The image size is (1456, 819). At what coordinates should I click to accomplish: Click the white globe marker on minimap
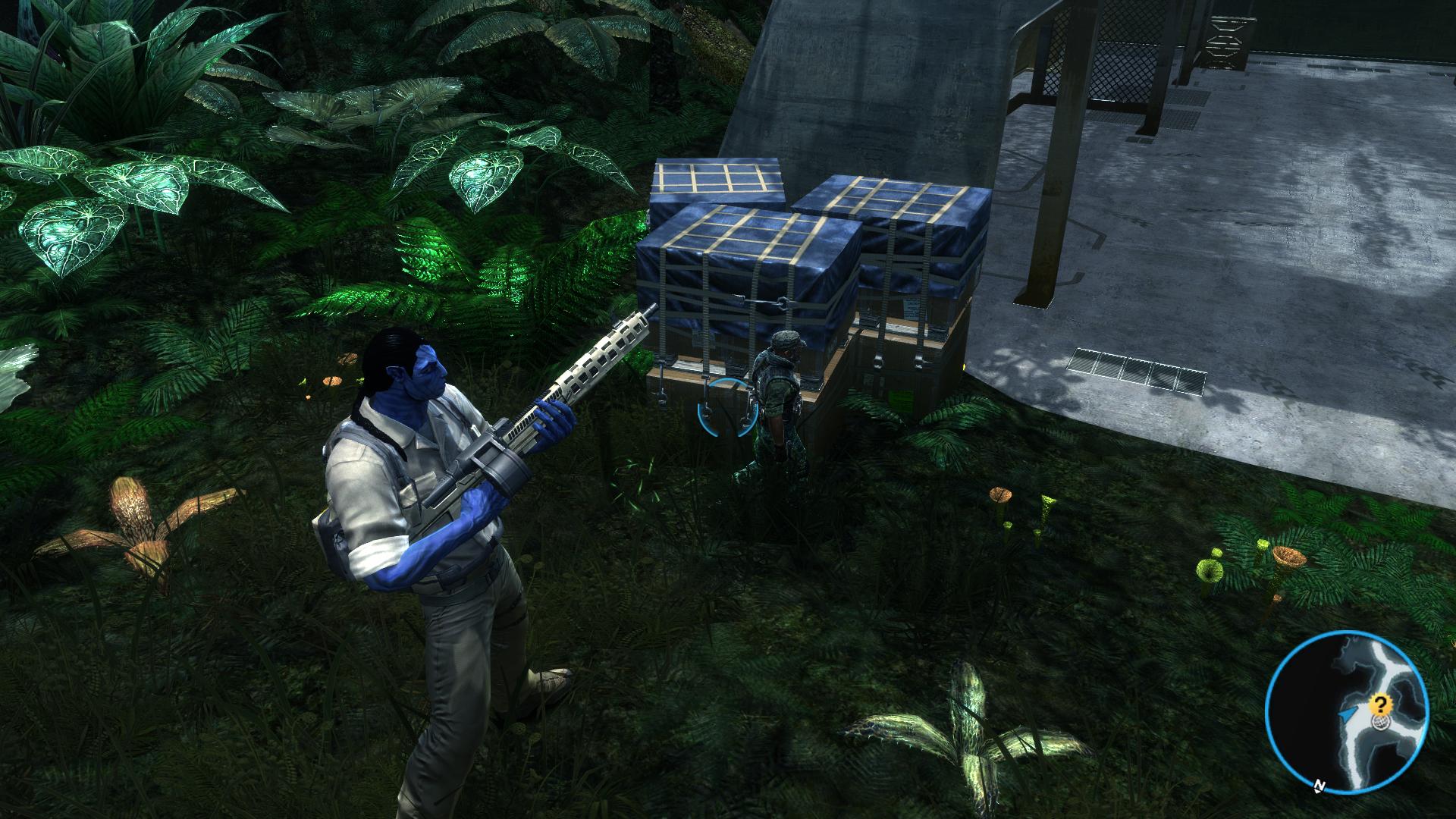coord(1382,723)
